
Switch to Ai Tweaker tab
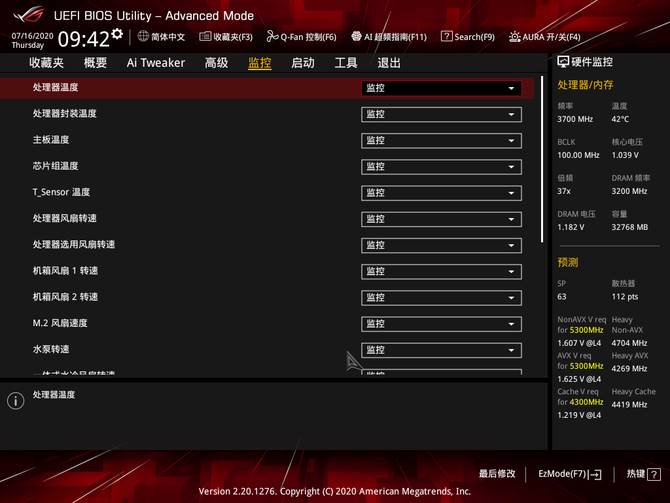click(155, 62)
